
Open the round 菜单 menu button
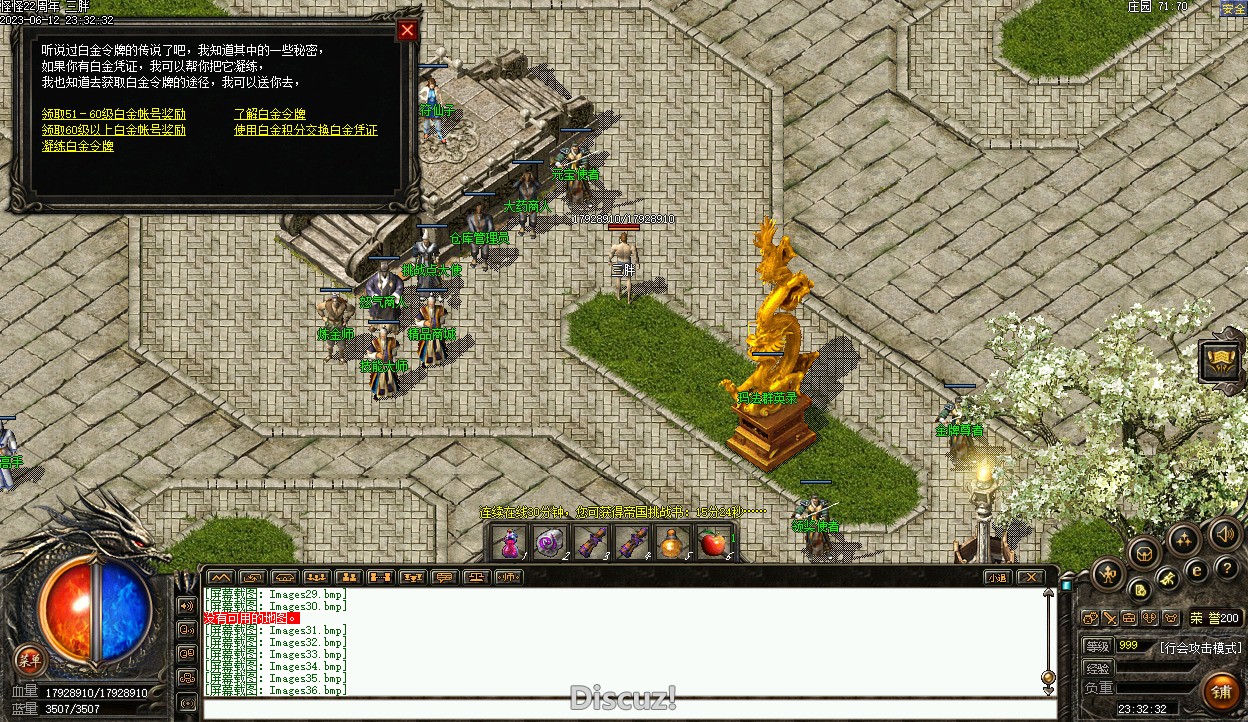[30, 659]
